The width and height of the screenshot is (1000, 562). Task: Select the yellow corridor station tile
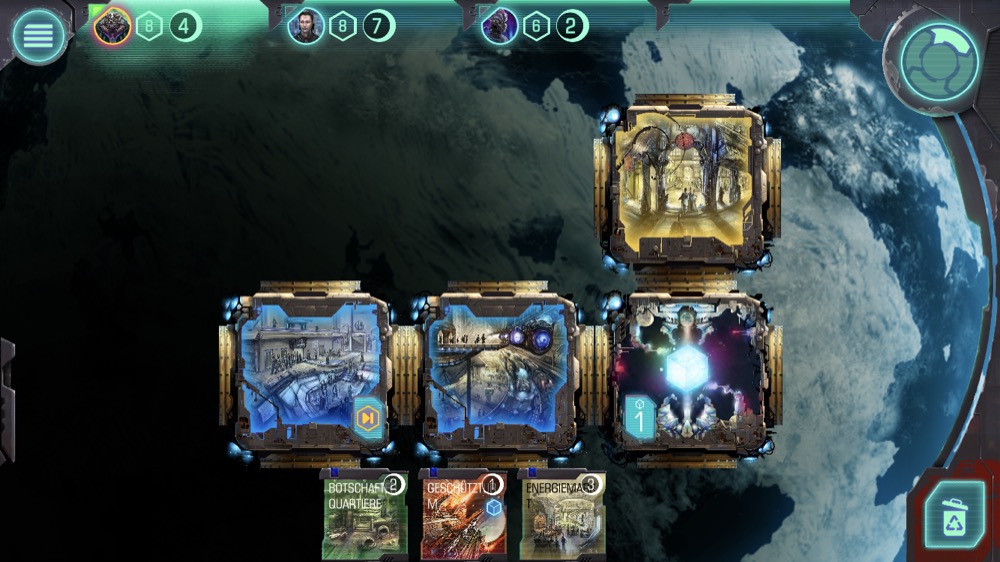pos(687,182)
